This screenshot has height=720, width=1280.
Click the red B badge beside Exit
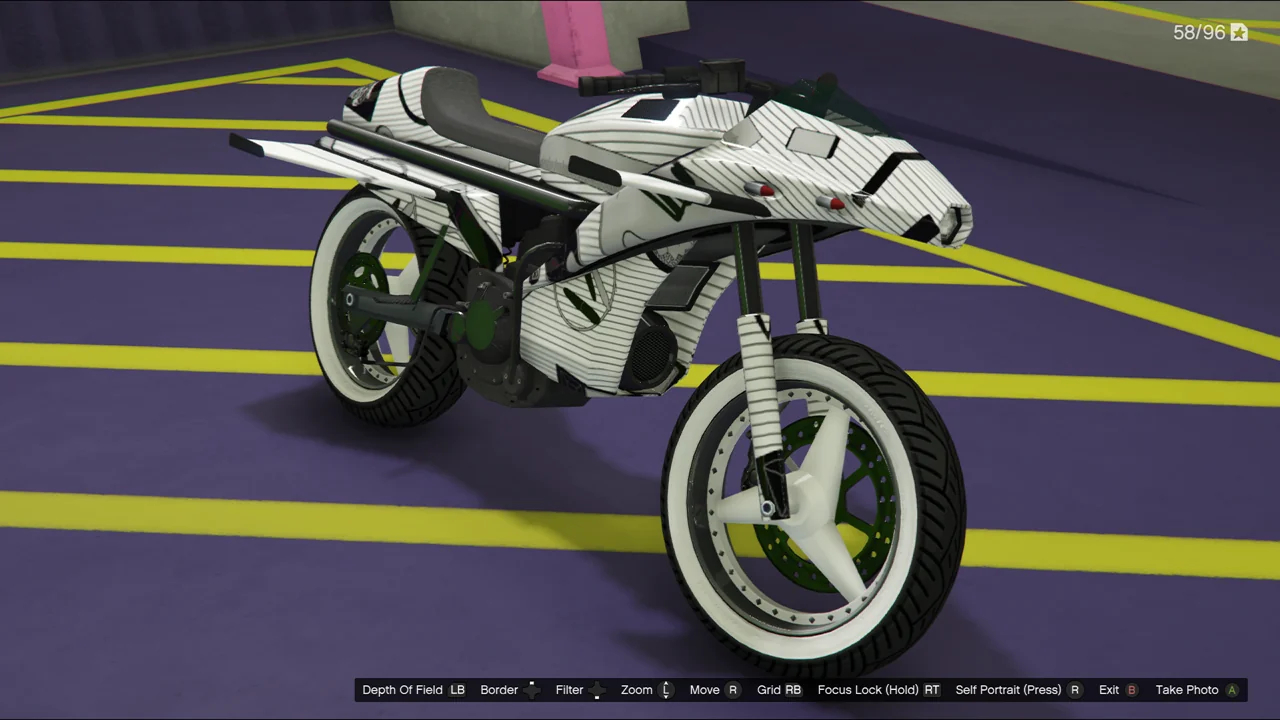coord(1131,690)
